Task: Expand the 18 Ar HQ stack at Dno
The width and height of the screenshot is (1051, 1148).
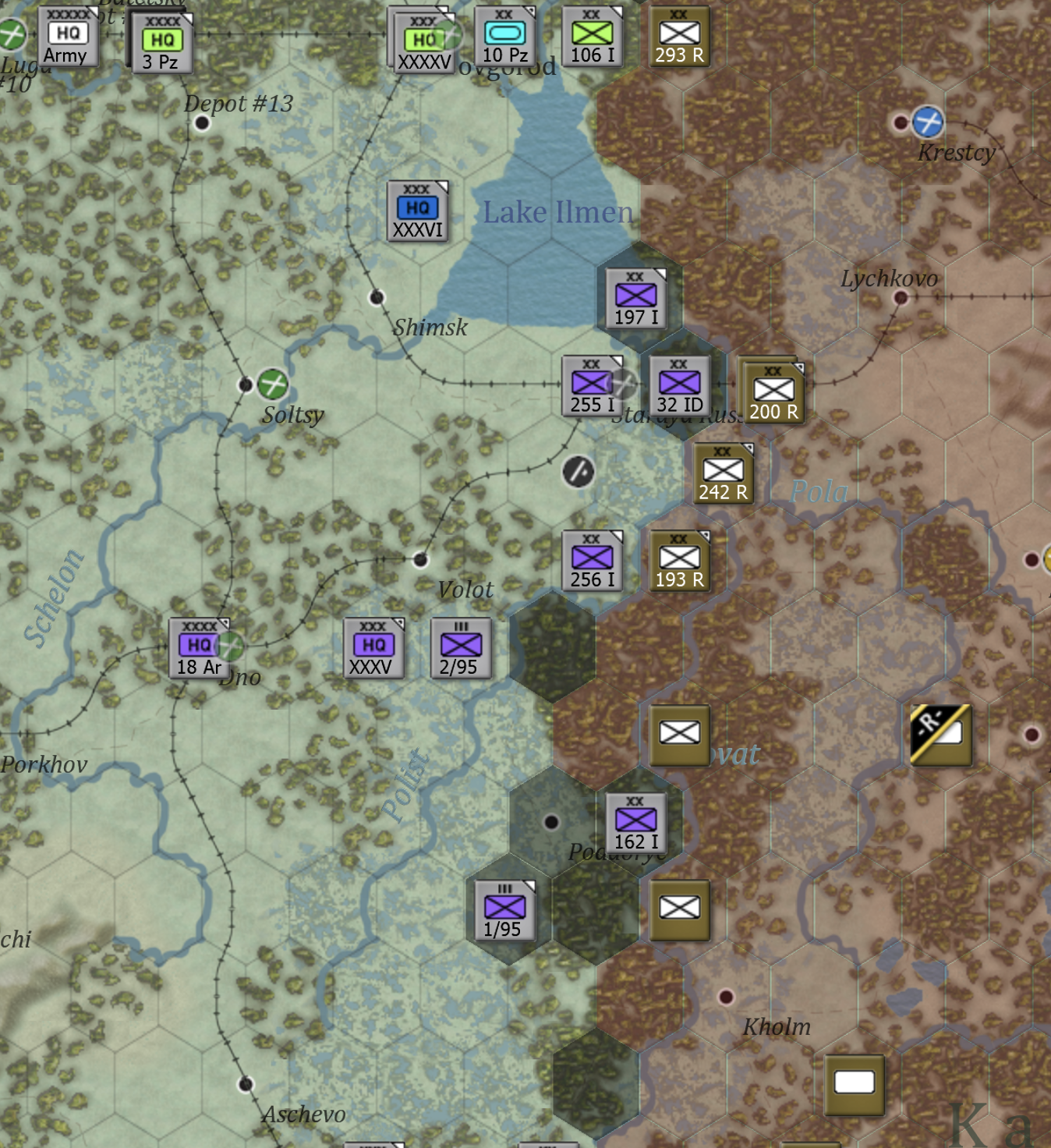Action: (x=198, y=647)
